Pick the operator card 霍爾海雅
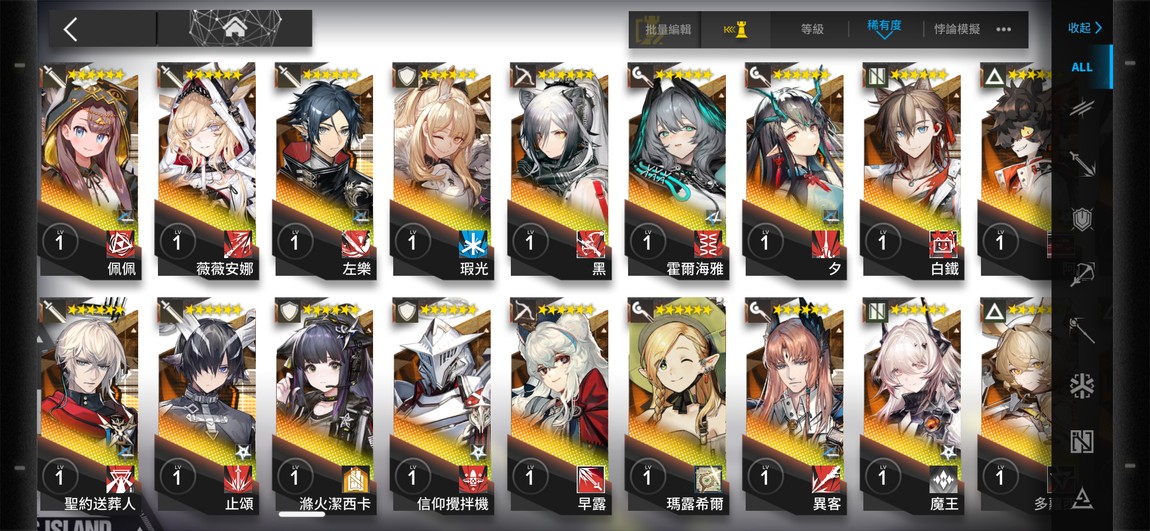 [678, 170]
